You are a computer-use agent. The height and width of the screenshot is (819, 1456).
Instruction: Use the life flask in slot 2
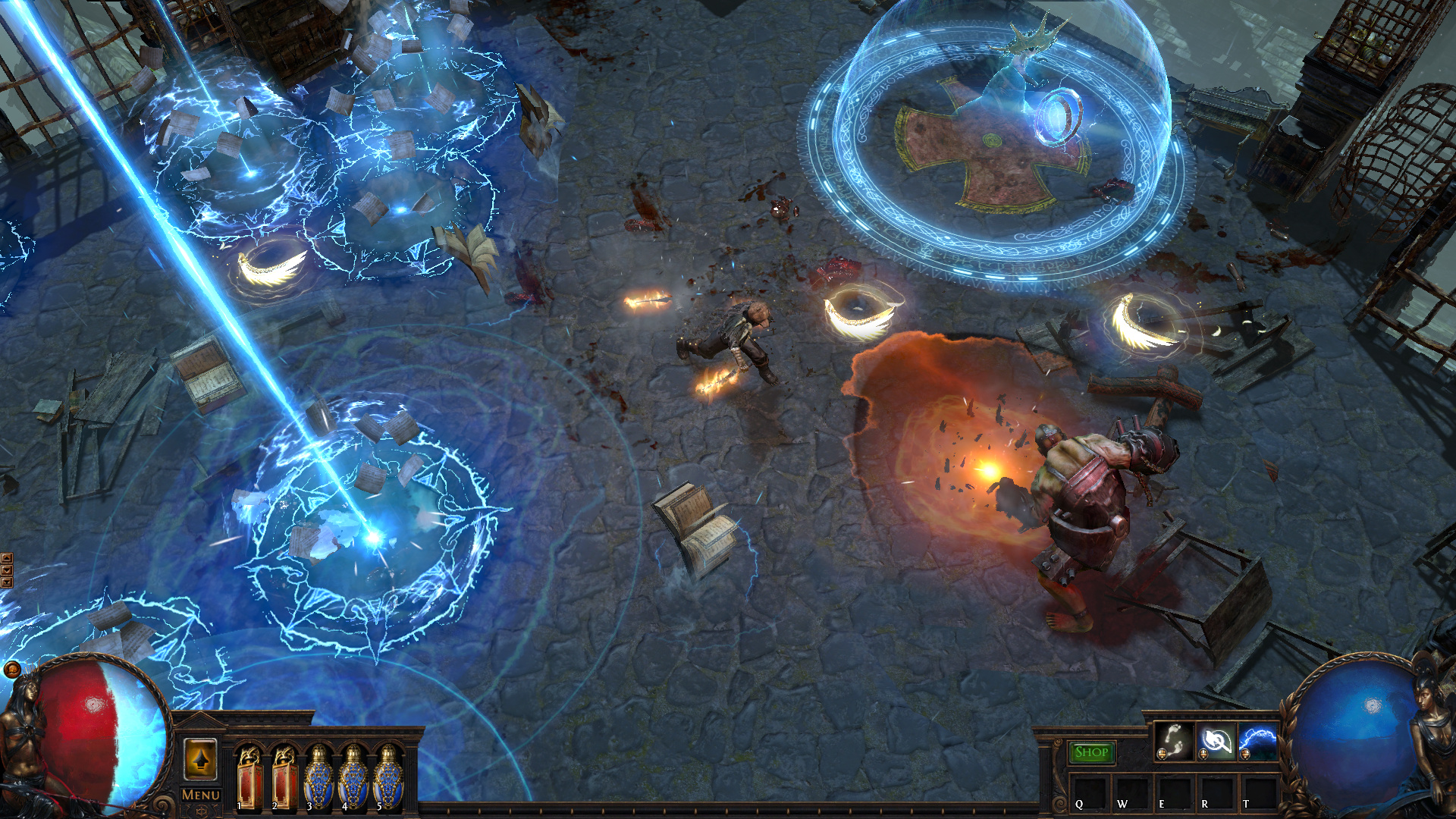[287, 781]
